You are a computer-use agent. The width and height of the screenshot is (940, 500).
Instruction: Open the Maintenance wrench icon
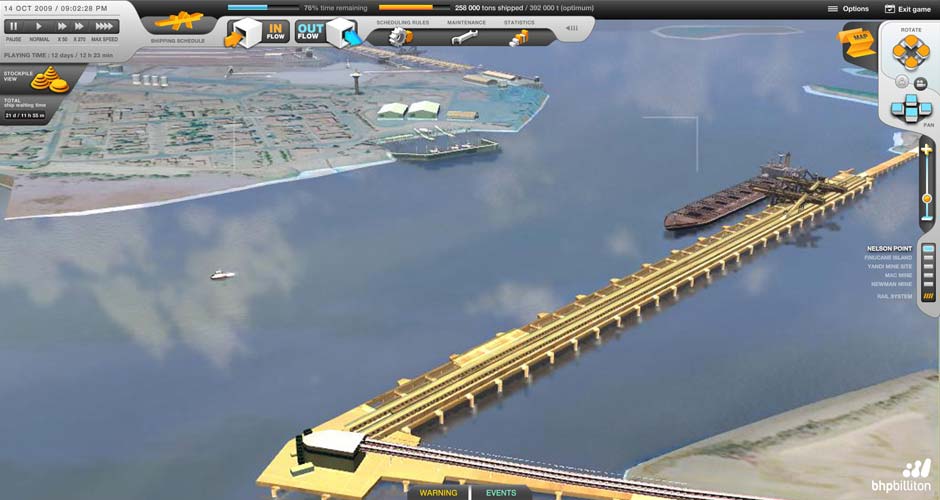pyautogui.click(x=465, y=38)
